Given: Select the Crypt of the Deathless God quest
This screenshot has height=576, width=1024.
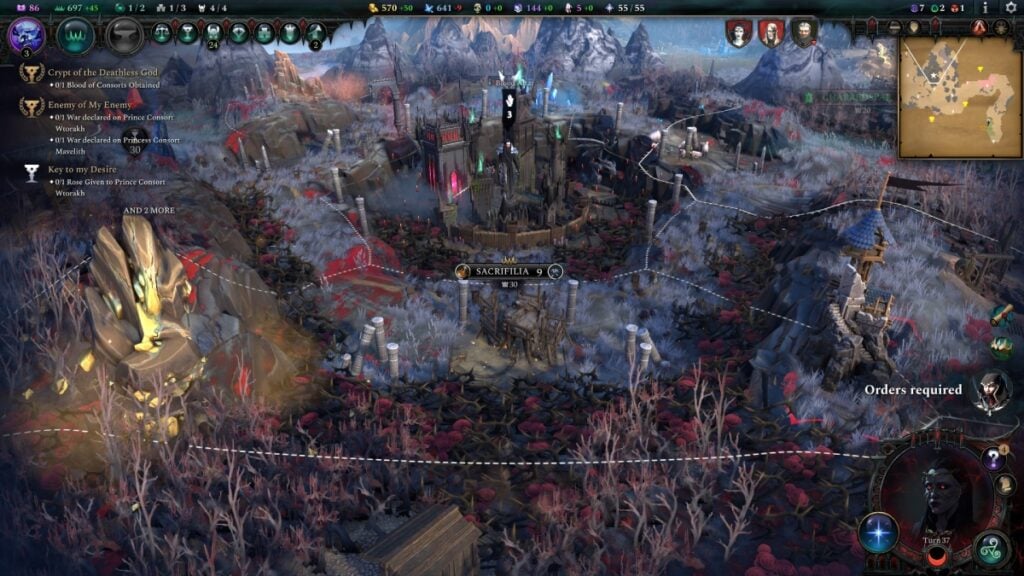Looking at the screenshot, I should 98,73.
